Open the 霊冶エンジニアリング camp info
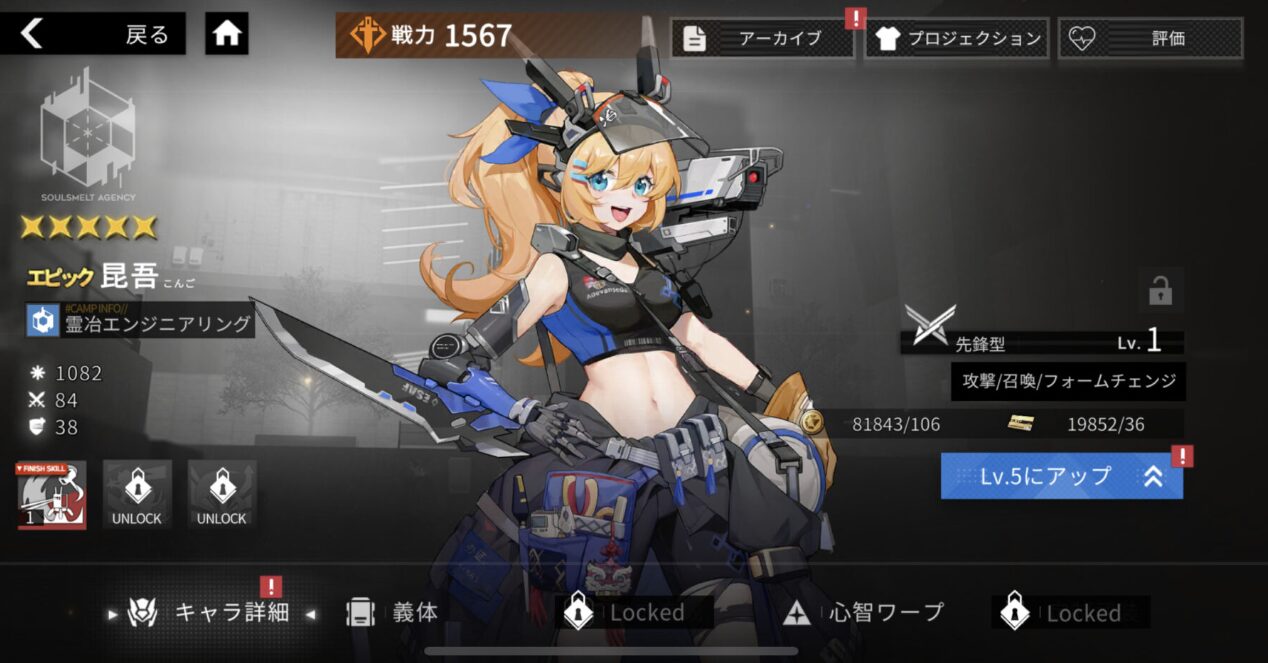 (141, 322)
